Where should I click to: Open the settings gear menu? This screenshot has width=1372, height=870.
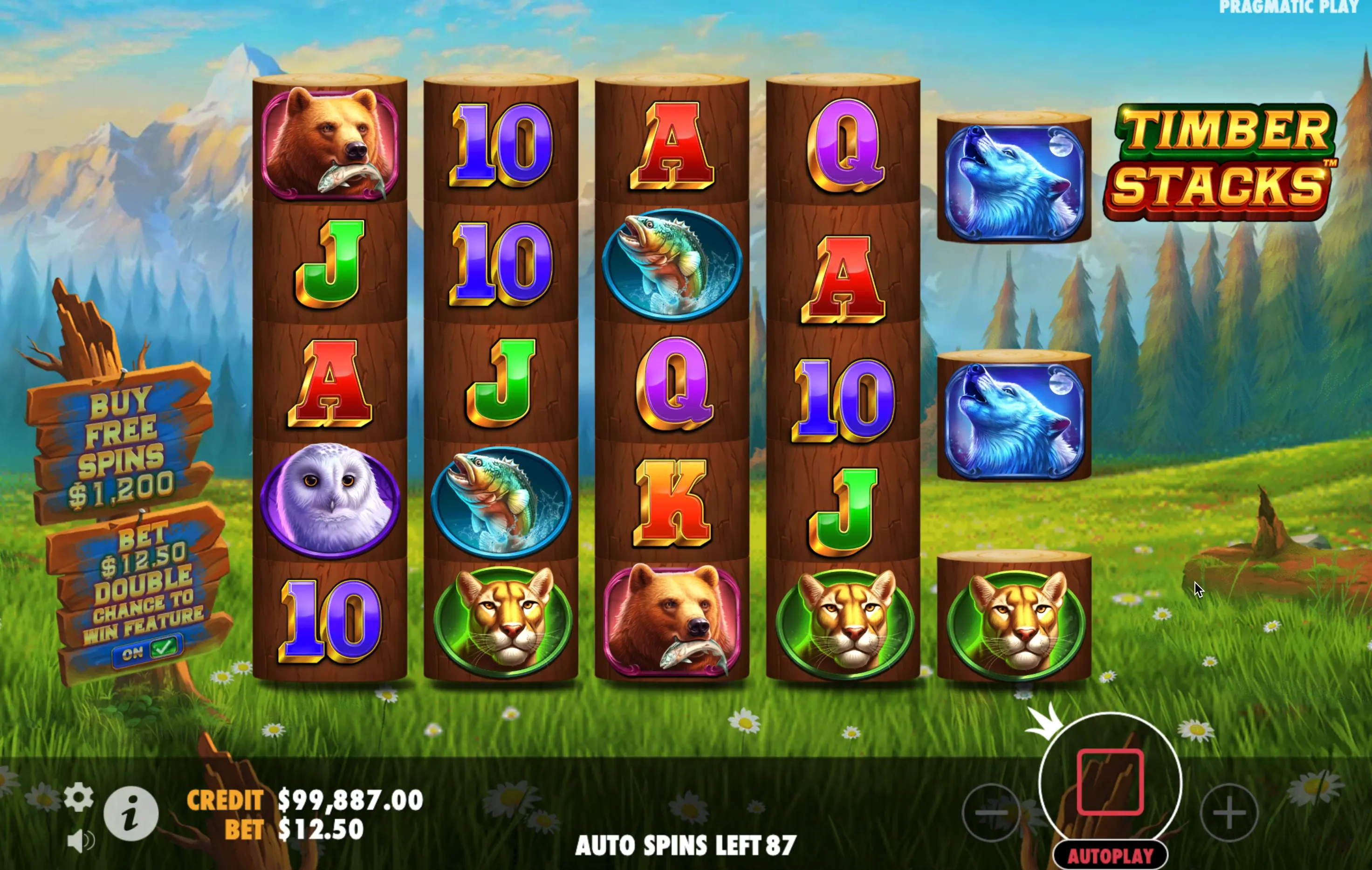[x=78, y=797]
